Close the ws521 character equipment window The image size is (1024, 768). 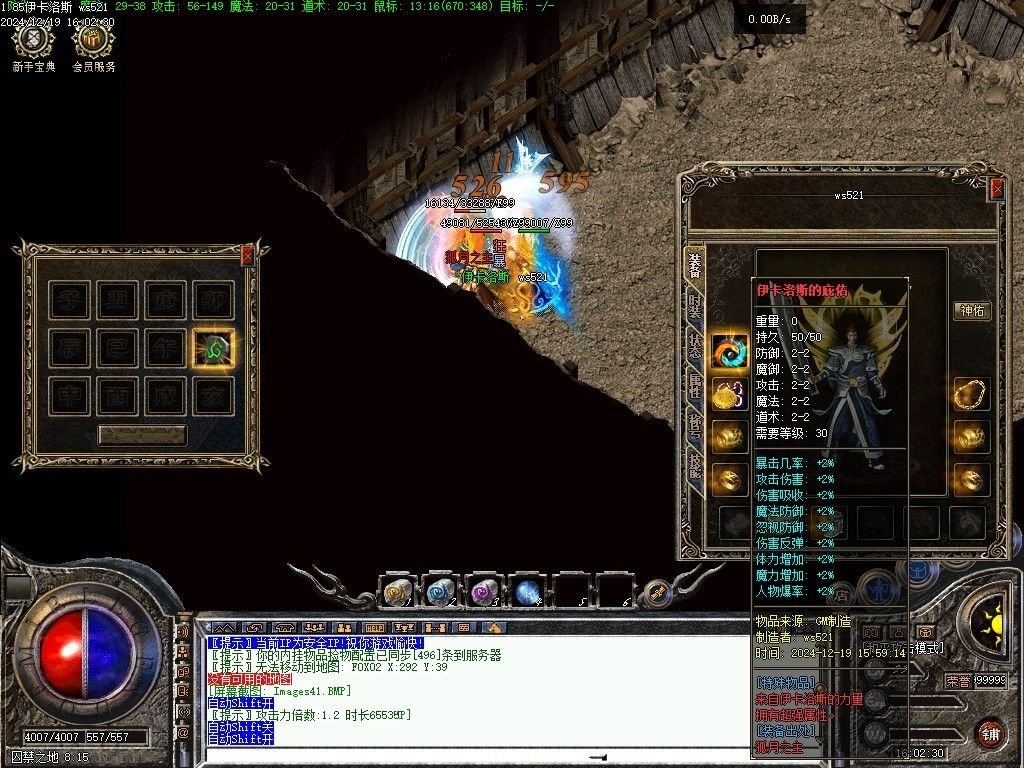click(996, 188)
